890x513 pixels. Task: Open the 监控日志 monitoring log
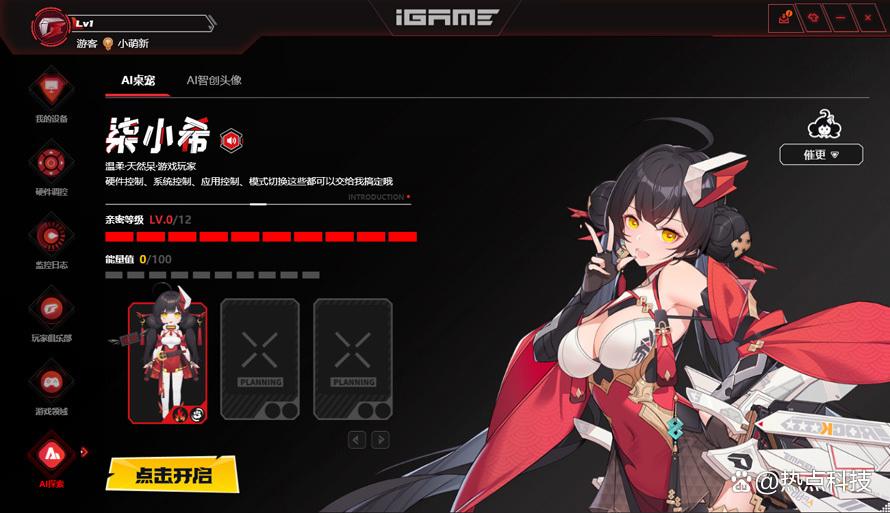click(49, 236)
